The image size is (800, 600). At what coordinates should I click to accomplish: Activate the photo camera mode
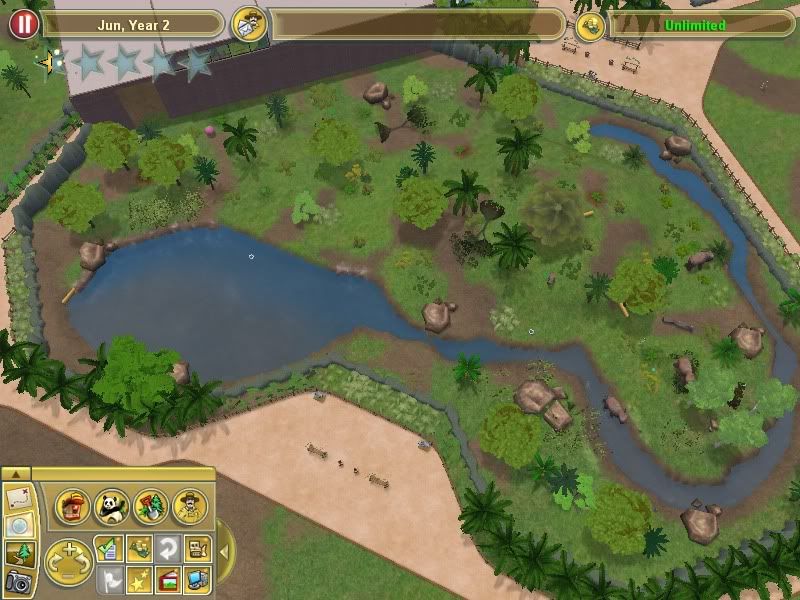(x=20, y=581)
